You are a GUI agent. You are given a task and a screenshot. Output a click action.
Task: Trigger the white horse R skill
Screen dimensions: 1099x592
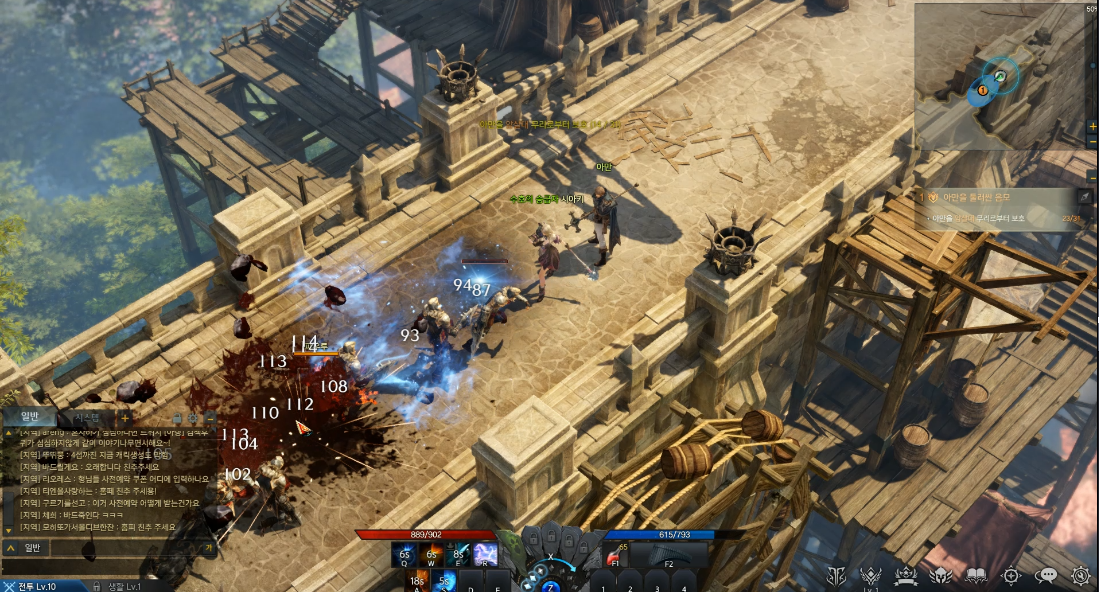[x=486, y=555]
